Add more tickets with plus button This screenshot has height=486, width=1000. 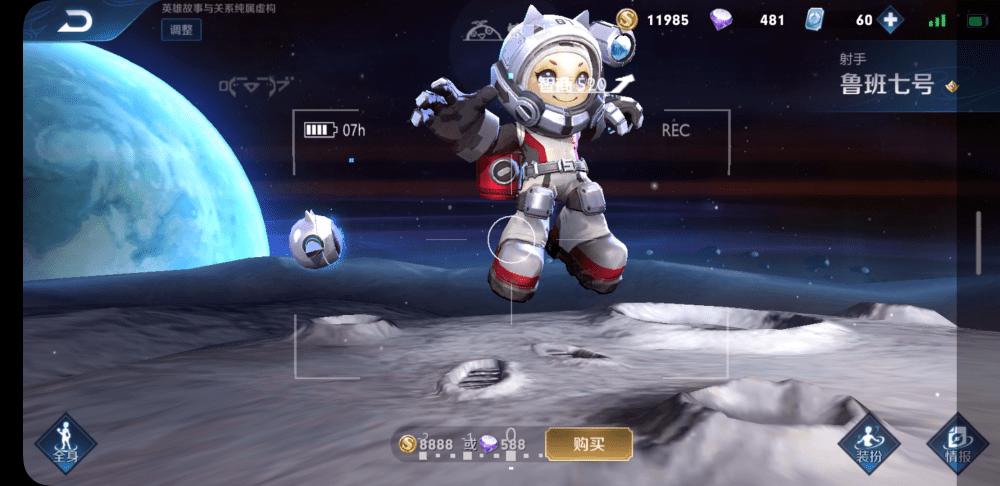coord(889,20)
